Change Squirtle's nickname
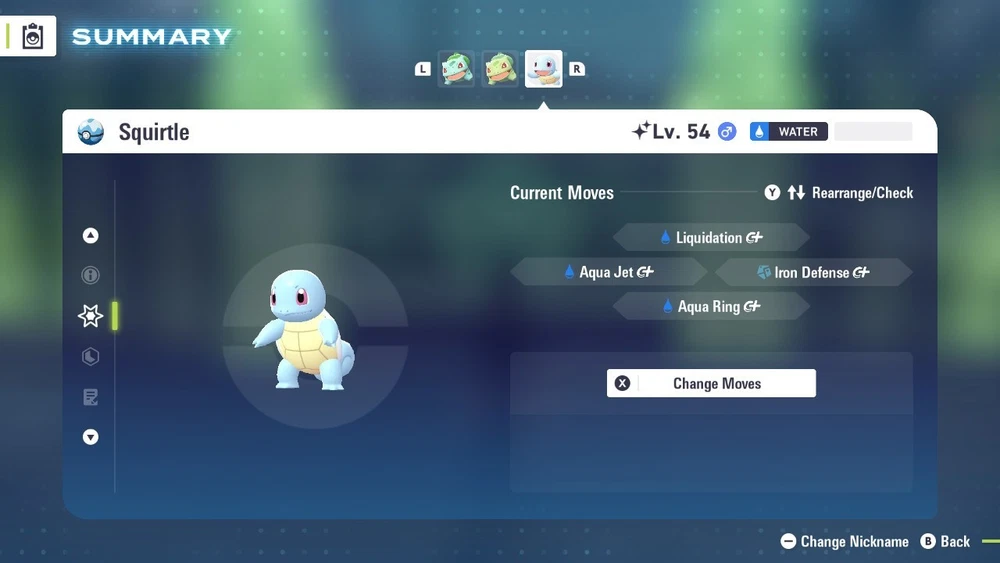The image size is (1000, 563). tap(844, 541)
